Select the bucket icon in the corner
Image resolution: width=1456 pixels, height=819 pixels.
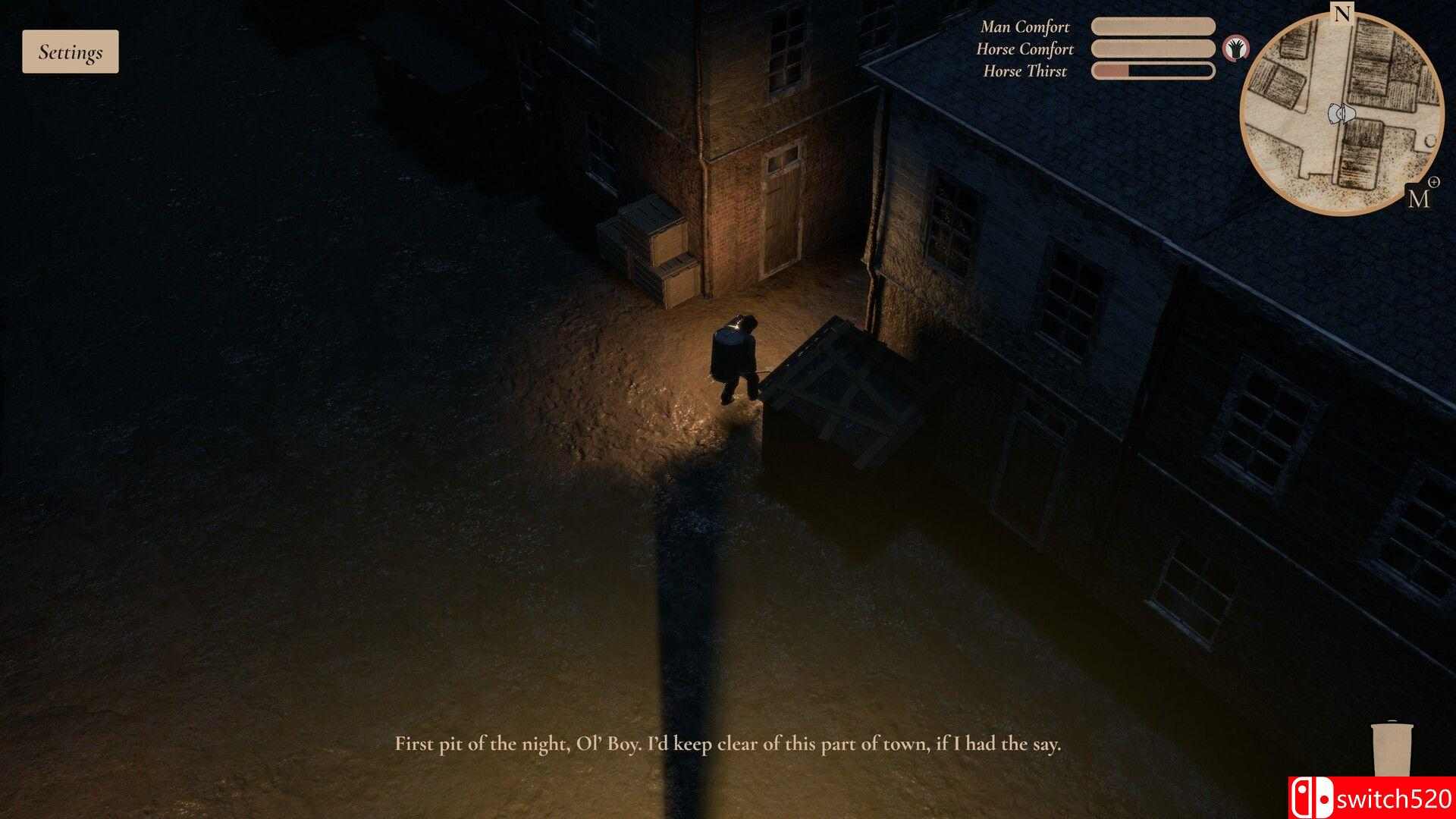1392,751
